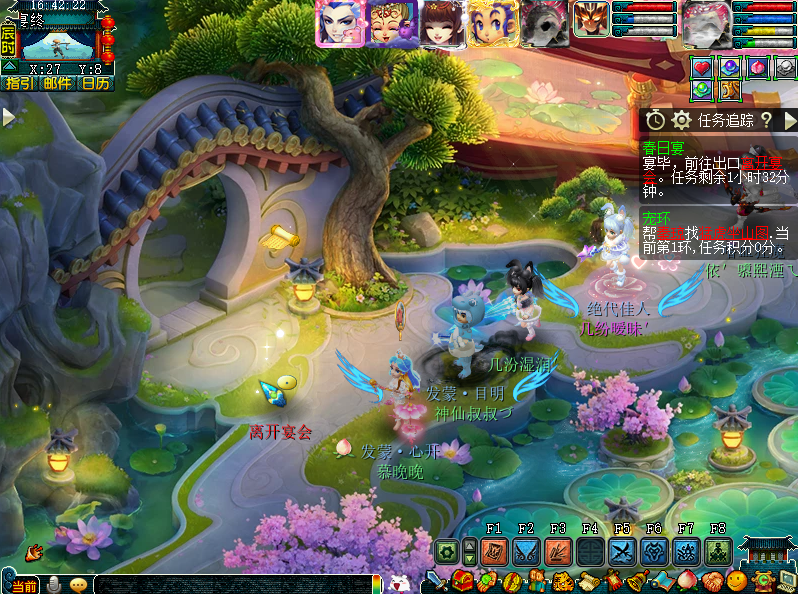798x594 pixels.
Task: Open the 指引 guide button
Action: 19,83
